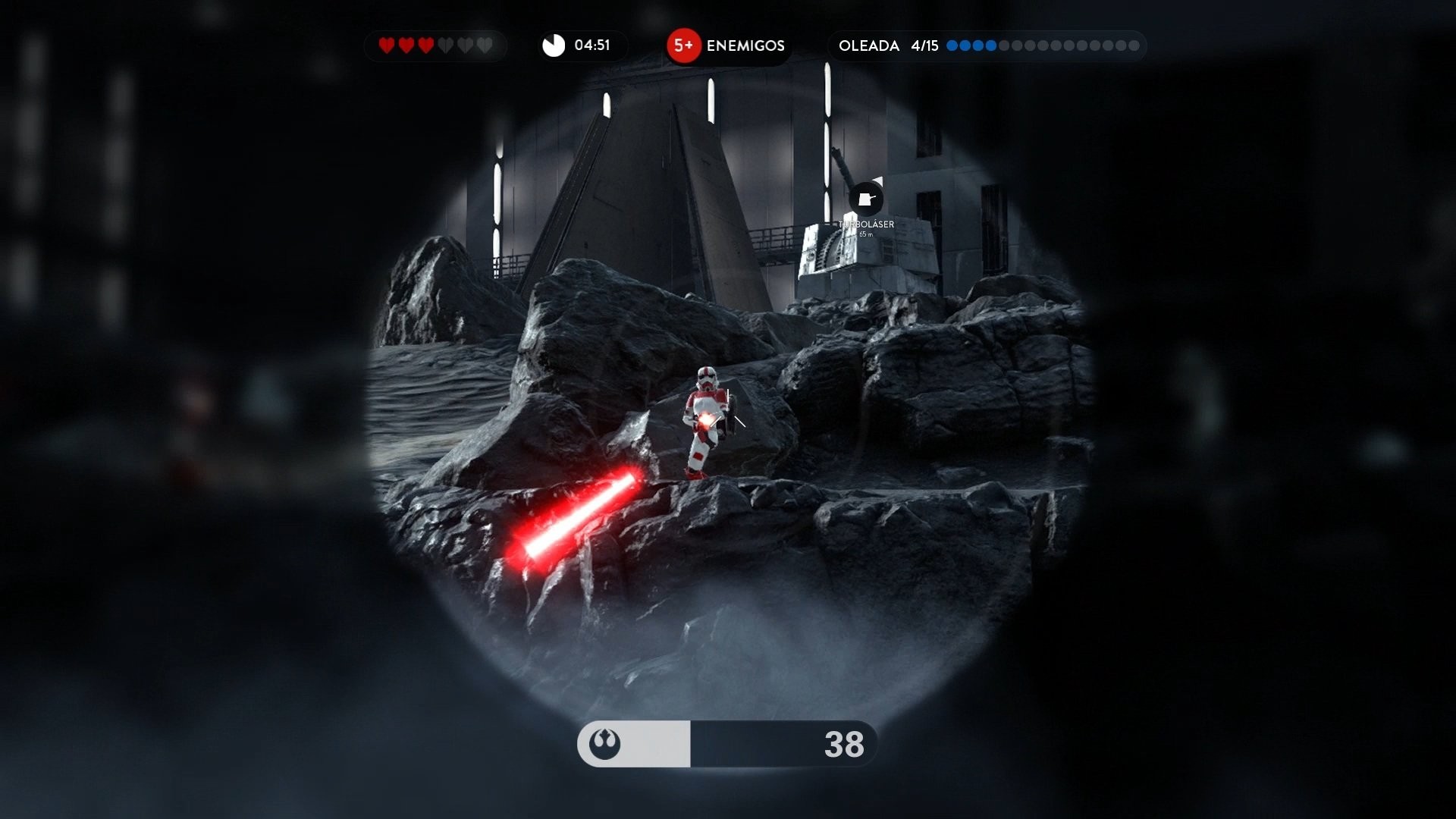Click the 65 m distance readout
The width and height of the screenshot is (1456, 819).
tap(866, 234)
